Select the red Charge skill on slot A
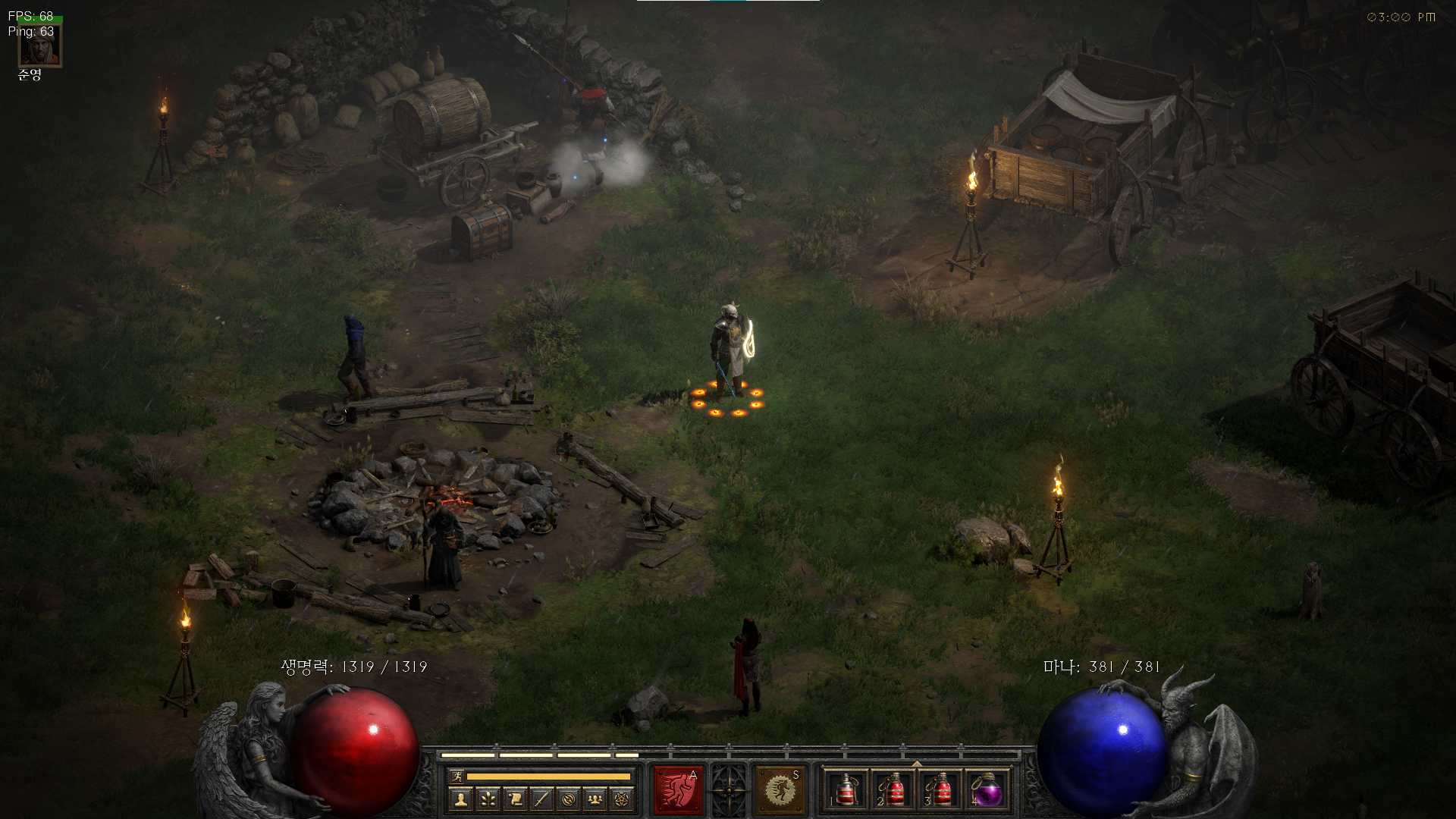Viewport: 1456px width, 819px height. tap(678, 790)
